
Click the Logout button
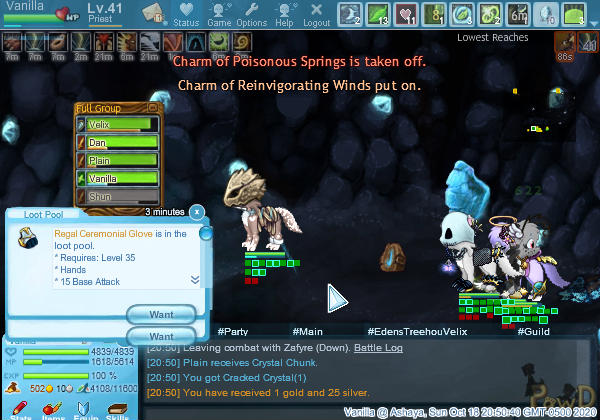[x=316, y=14]
